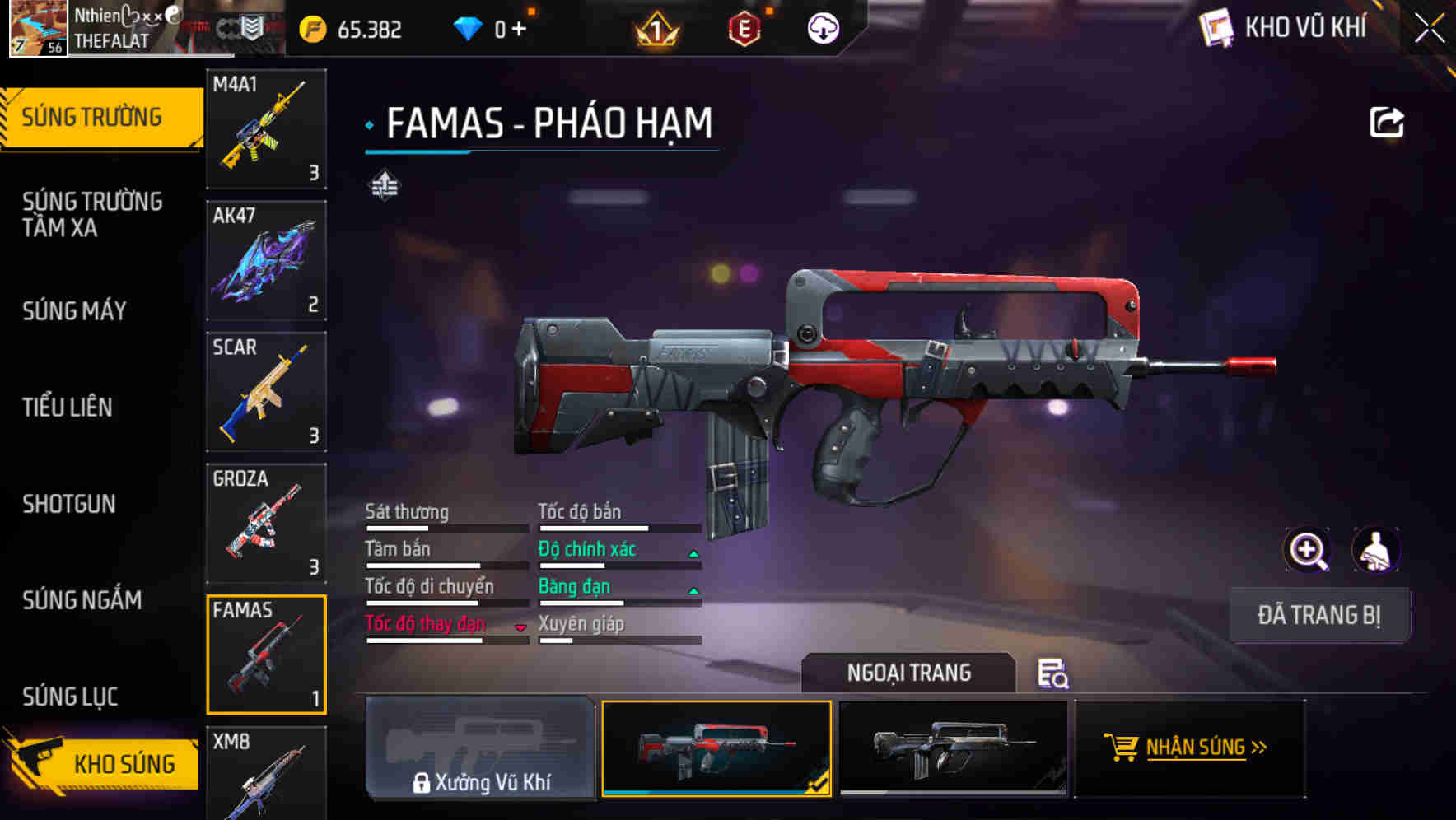The width and height of the screenshot is (1456, 820).
Task: Select the AK47 weapon tile
Action: [x=266, y=260]
